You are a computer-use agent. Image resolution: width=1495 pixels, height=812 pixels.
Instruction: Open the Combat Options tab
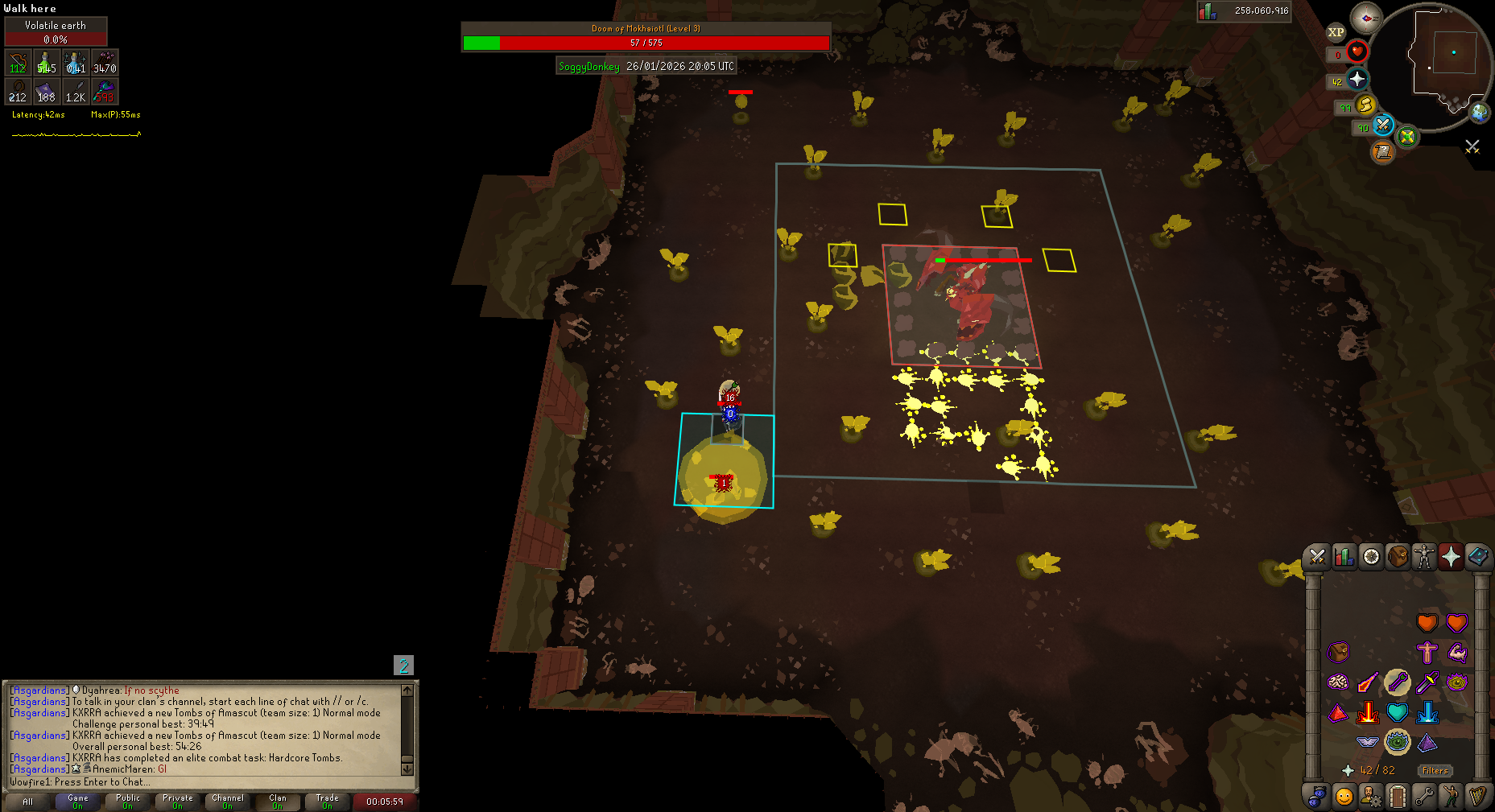click(1317, 557)
